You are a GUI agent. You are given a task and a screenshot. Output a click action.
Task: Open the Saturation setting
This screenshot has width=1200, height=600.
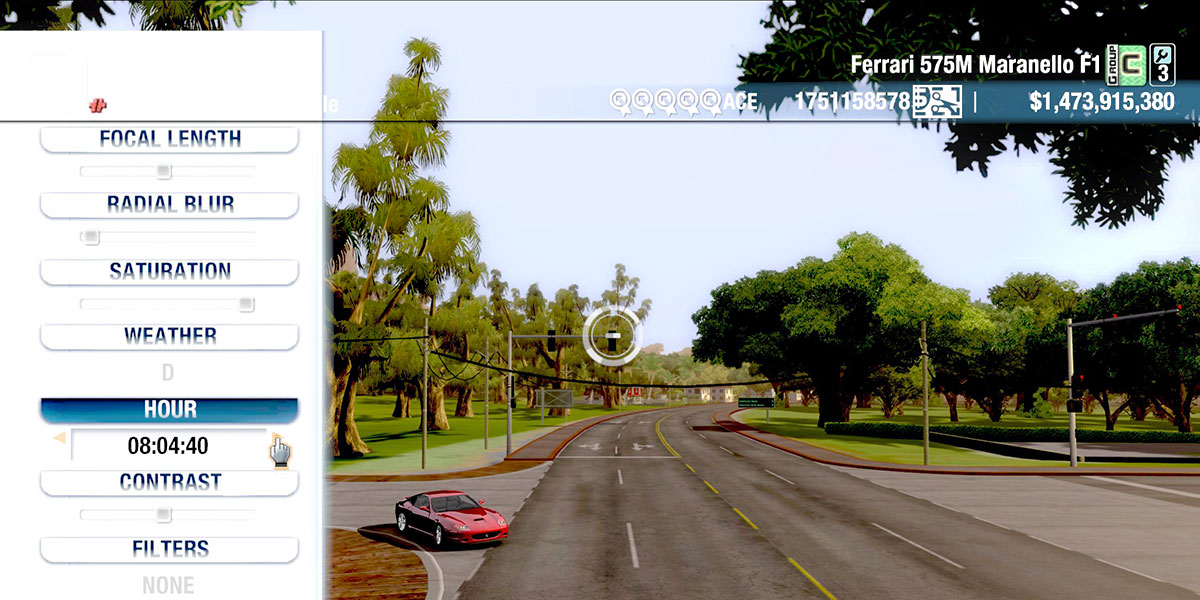coord(169,271)
